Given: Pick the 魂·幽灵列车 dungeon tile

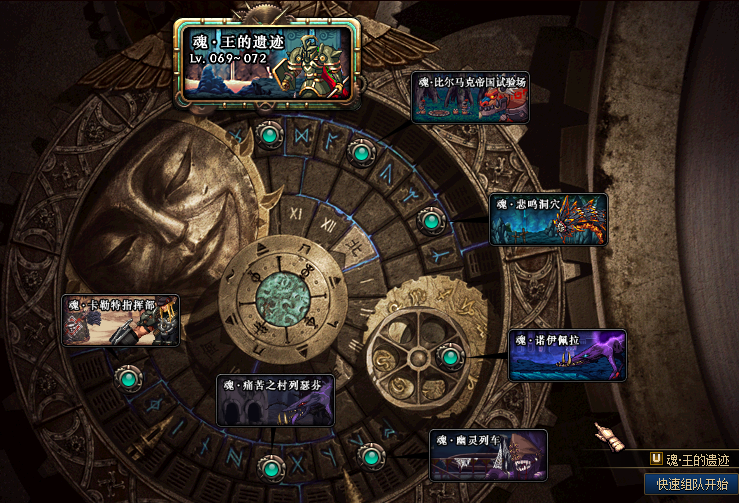Looking at the screenshot, I should click(488, 455).
